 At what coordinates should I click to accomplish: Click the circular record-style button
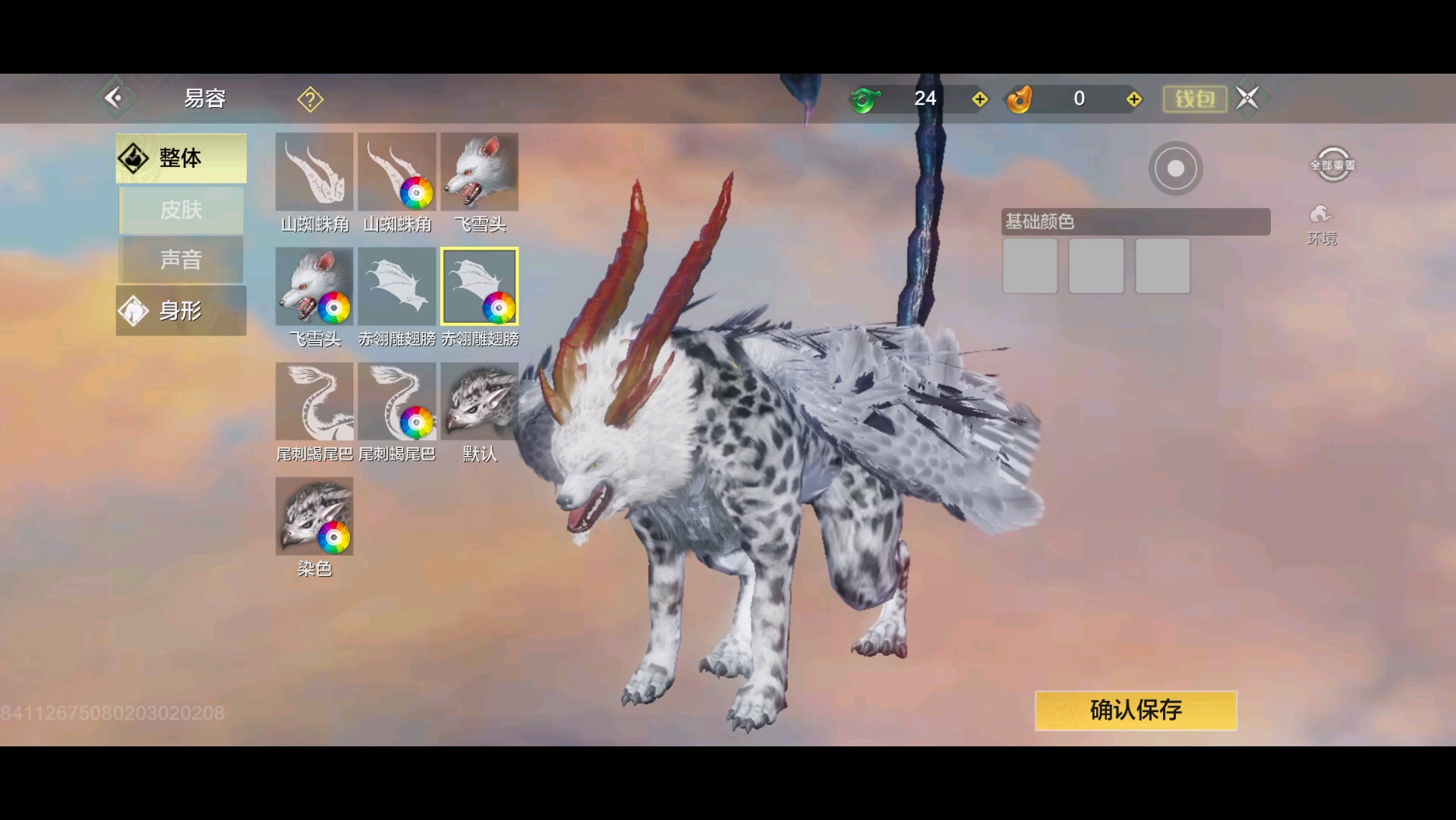(1175, 169)
